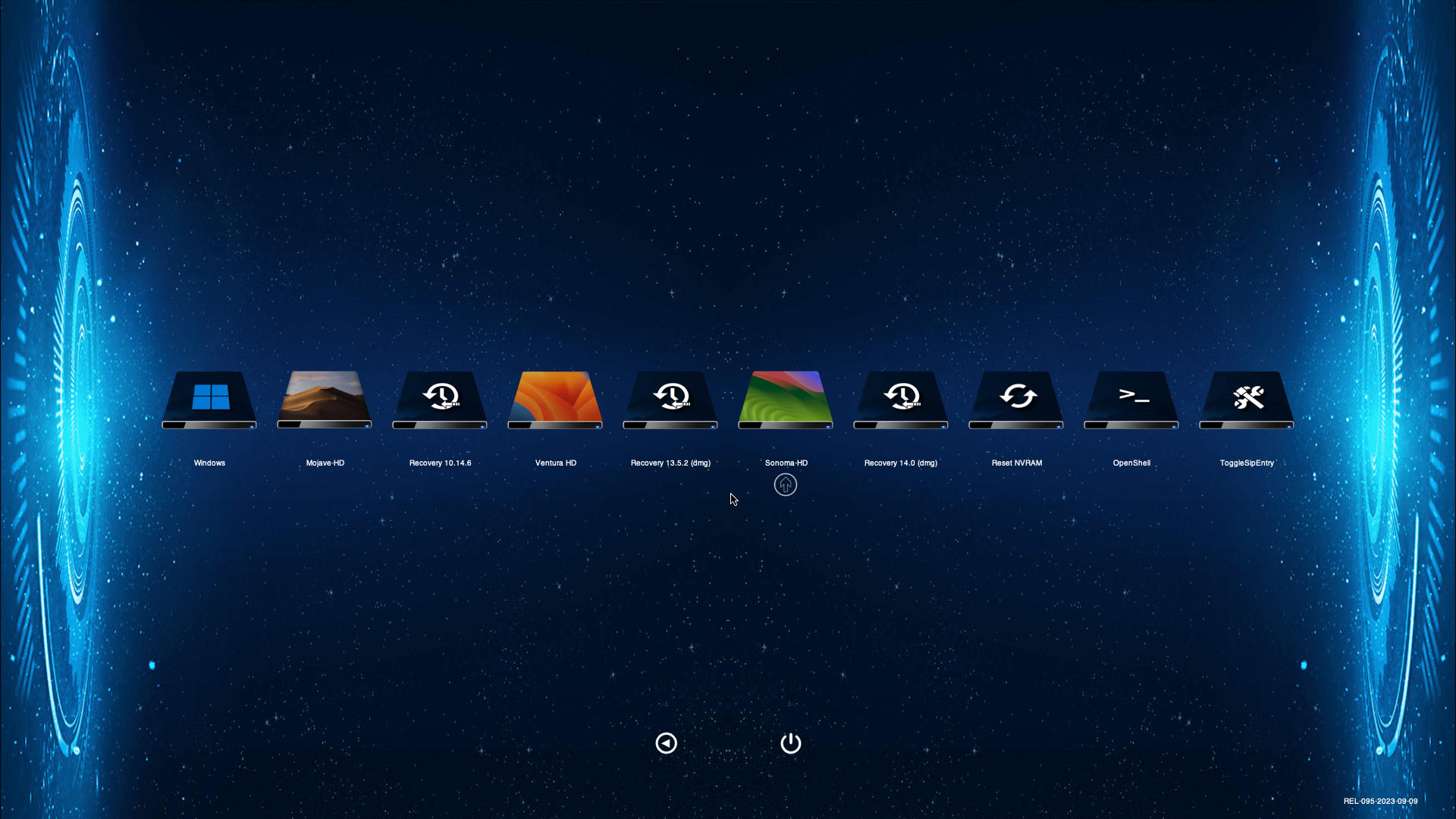This screenshot has height=819, width=1456.
Task: Toggle System Integrity Protection via ToggleSipEntry
Action: click(1247, 400)
